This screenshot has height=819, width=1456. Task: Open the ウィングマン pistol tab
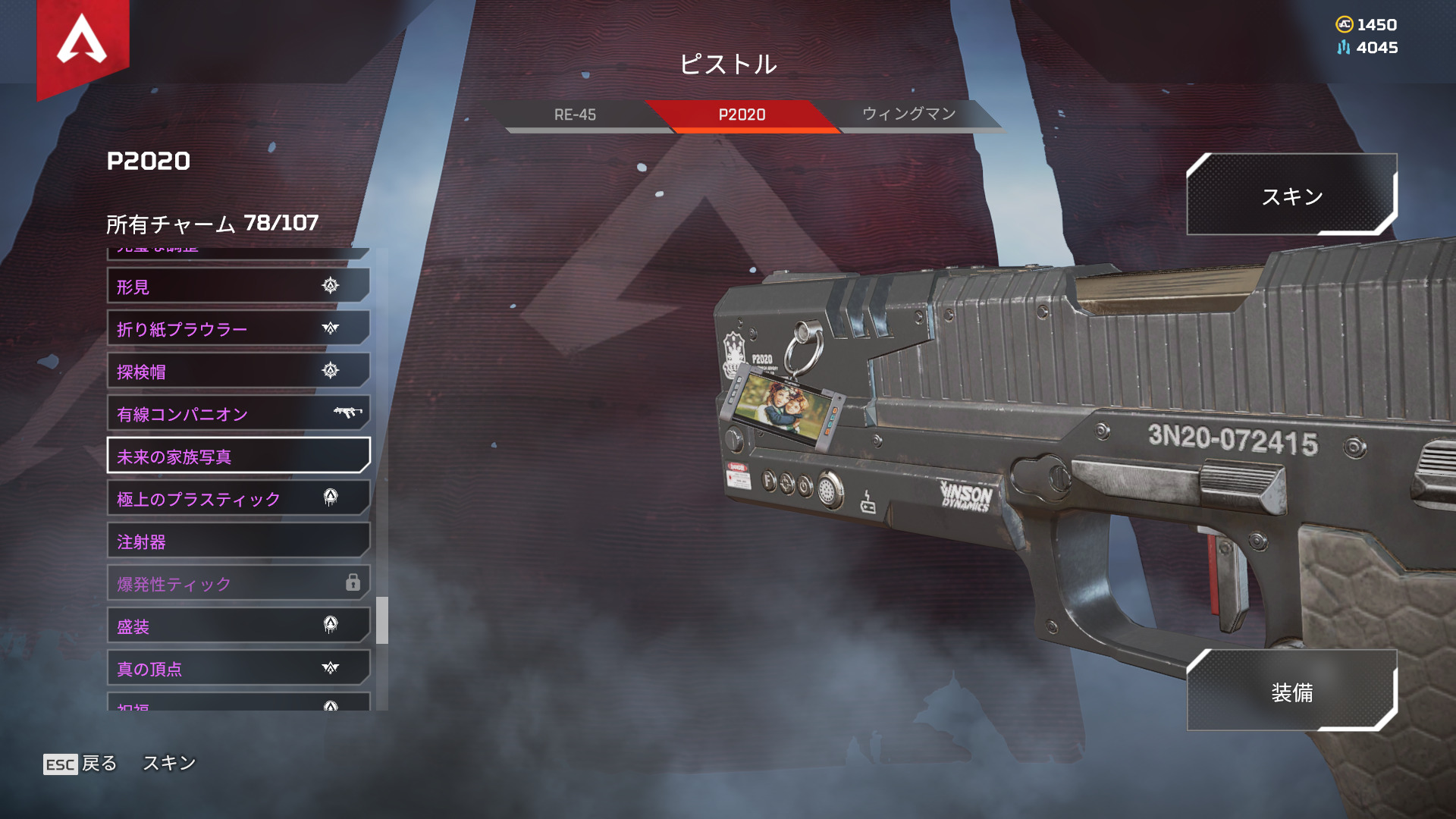(908, 115)
